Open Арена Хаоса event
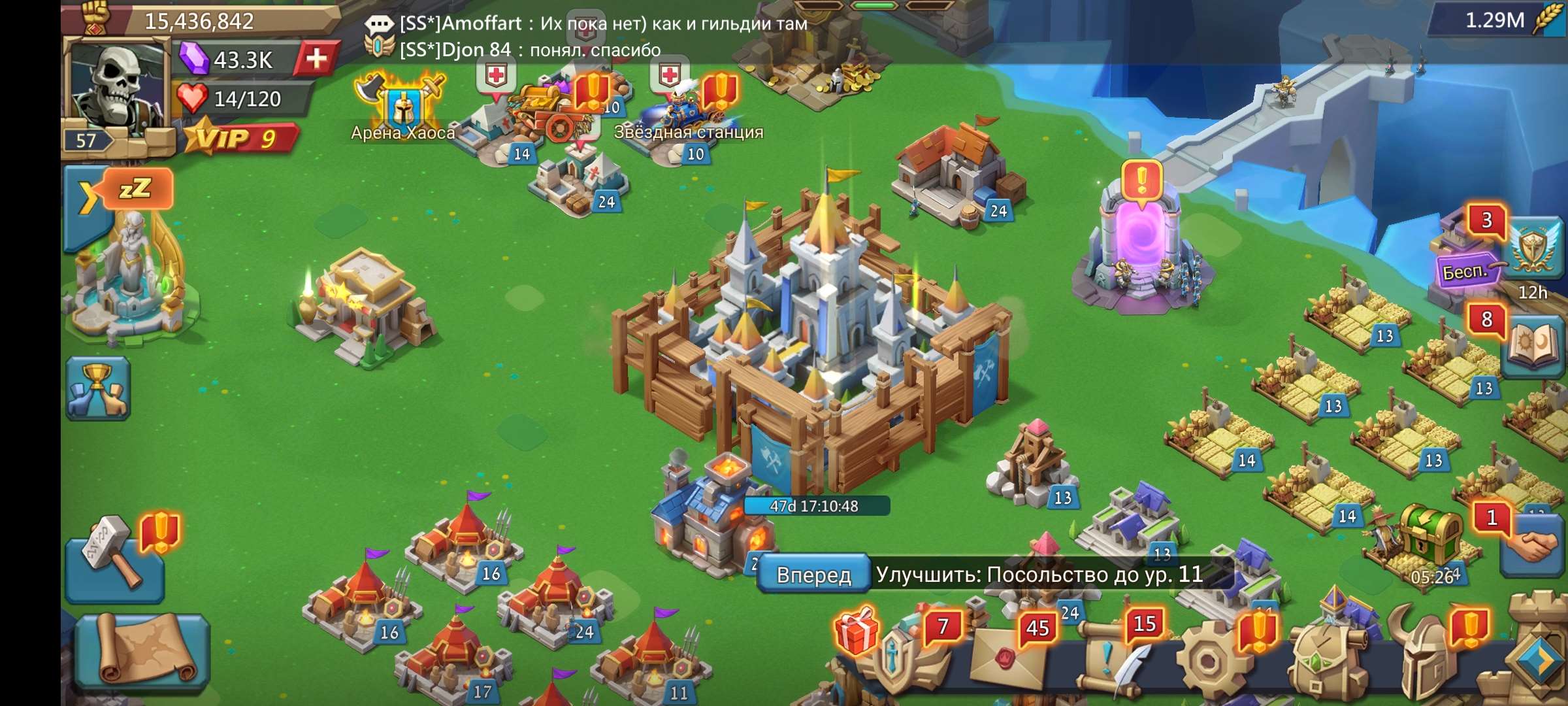 click(x=402, y=108)
